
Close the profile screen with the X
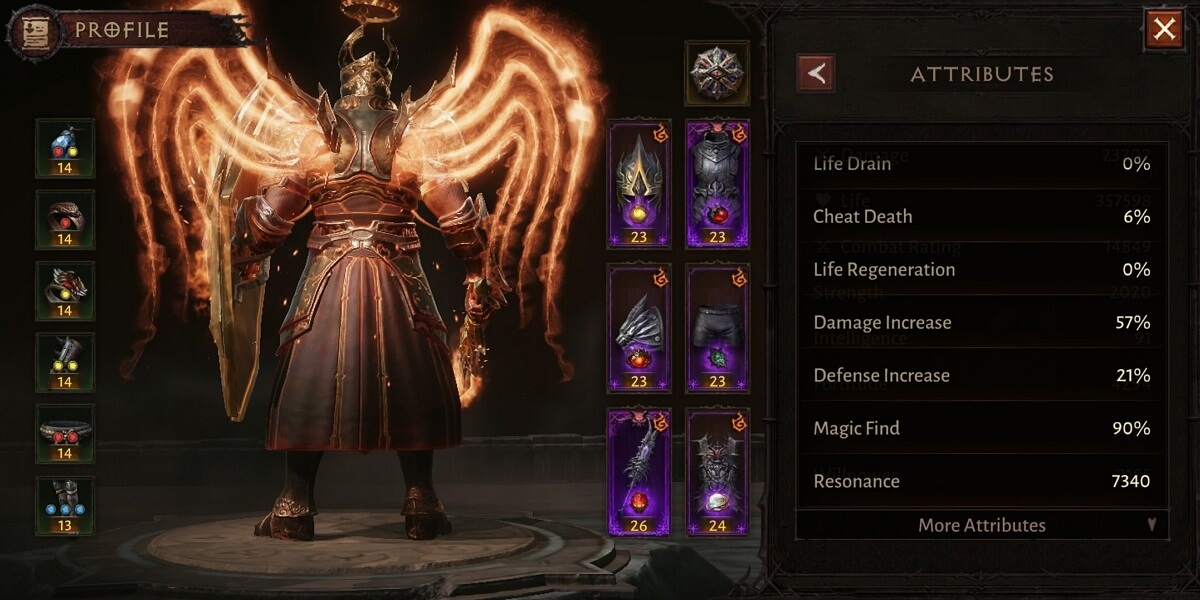click(1163, 30)
